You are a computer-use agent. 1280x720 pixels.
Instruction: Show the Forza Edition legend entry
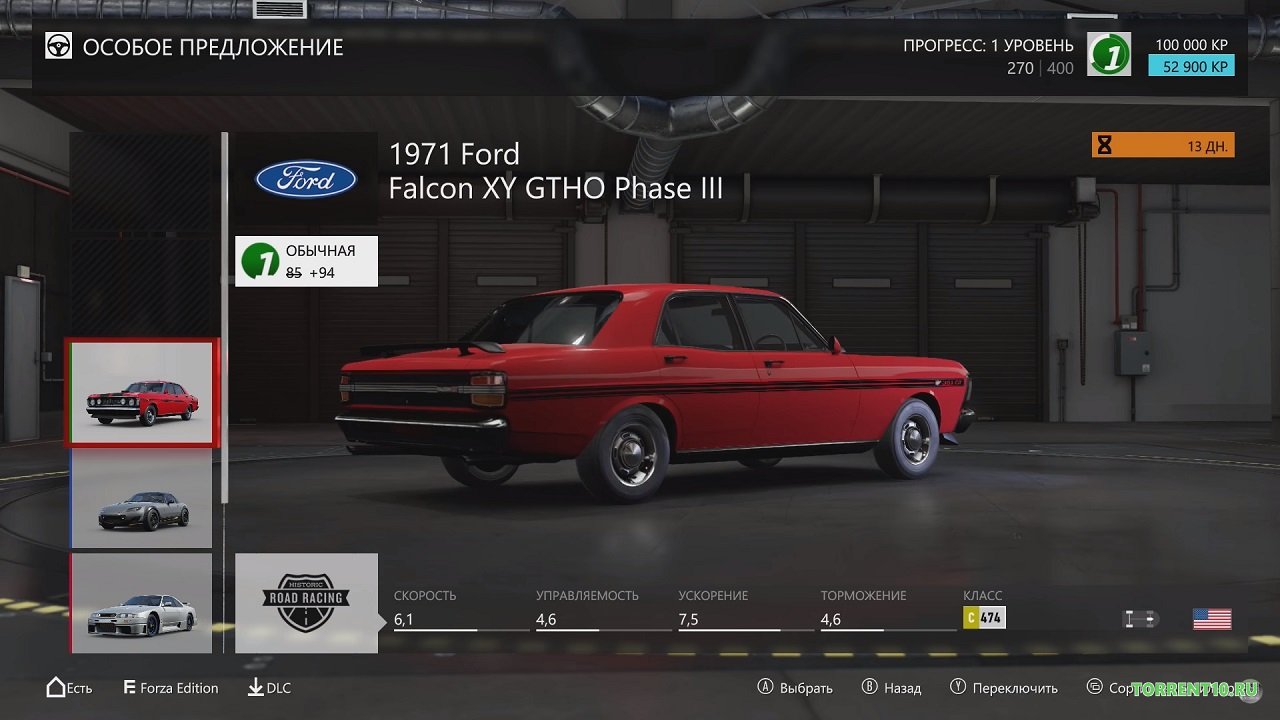pos(171,688)
